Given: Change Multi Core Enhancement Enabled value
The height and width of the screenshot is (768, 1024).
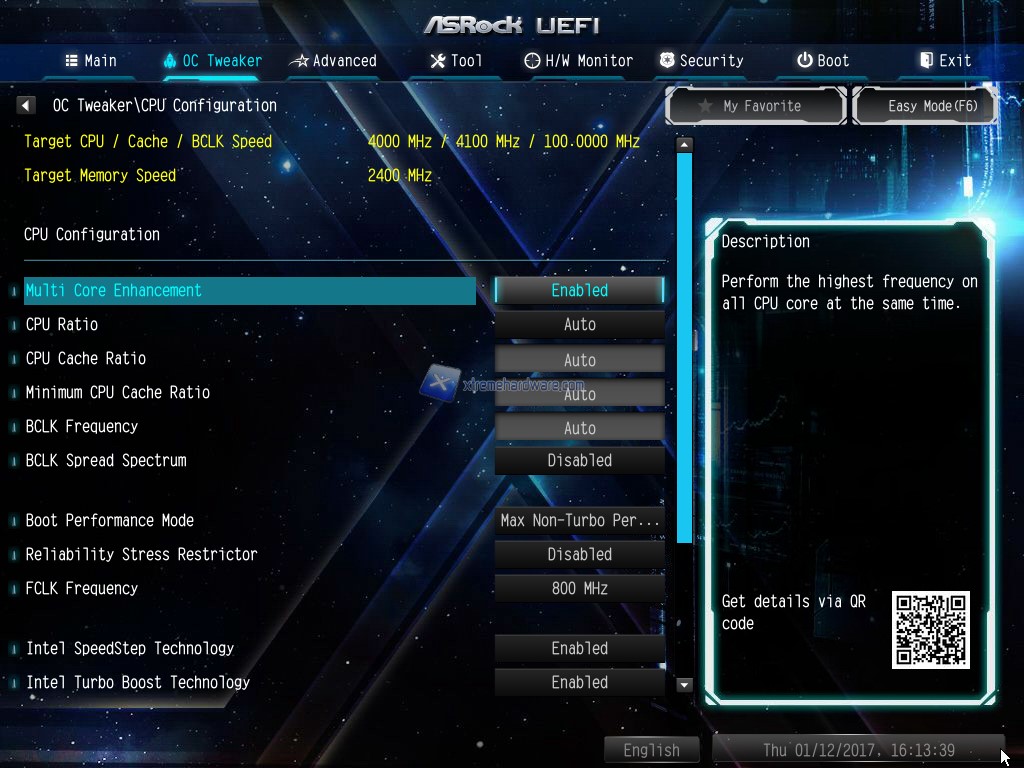Looking at the screenshot, I should 579,290.
